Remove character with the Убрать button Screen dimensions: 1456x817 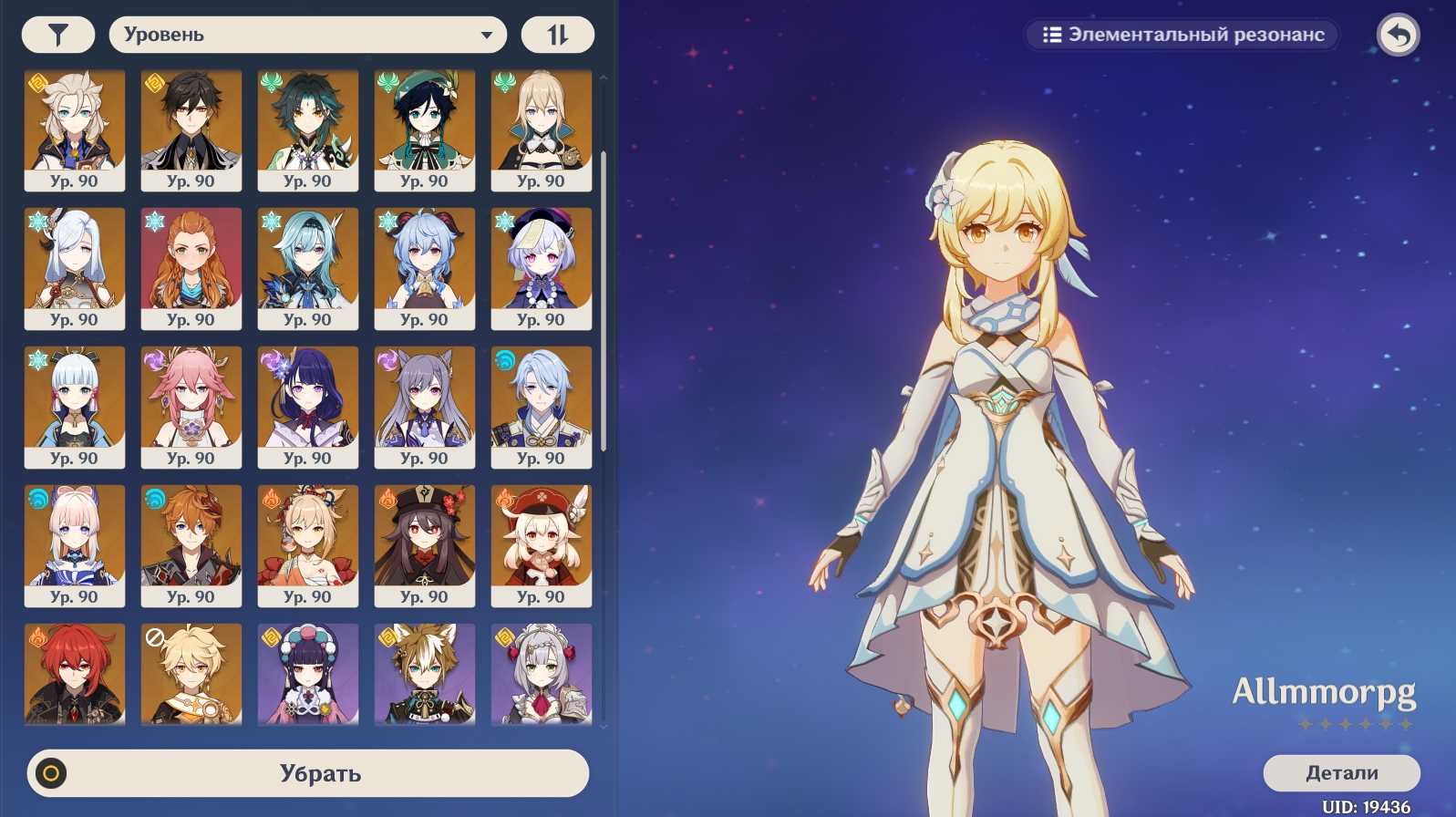308,773
